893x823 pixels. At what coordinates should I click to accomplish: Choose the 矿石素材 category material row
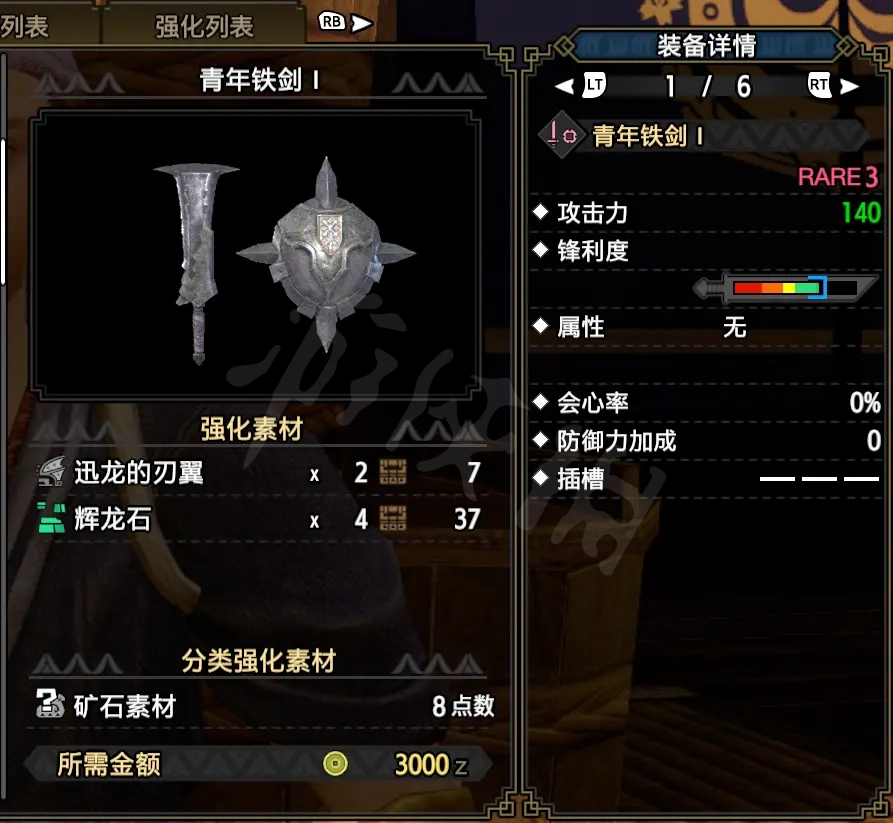(264, 706)
